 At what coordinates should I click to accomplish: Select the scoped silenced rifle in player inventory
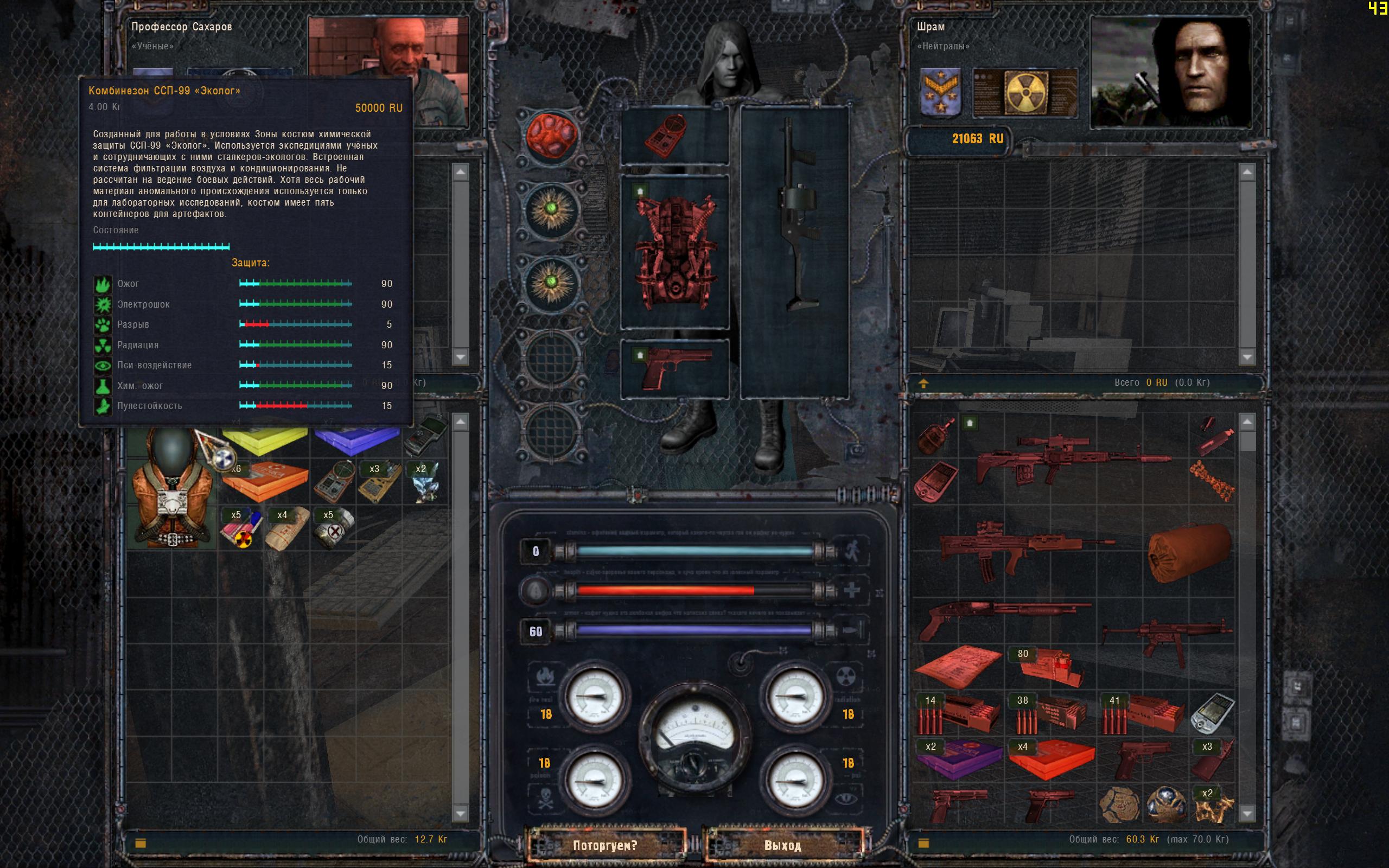click(x=1073, y=459)
